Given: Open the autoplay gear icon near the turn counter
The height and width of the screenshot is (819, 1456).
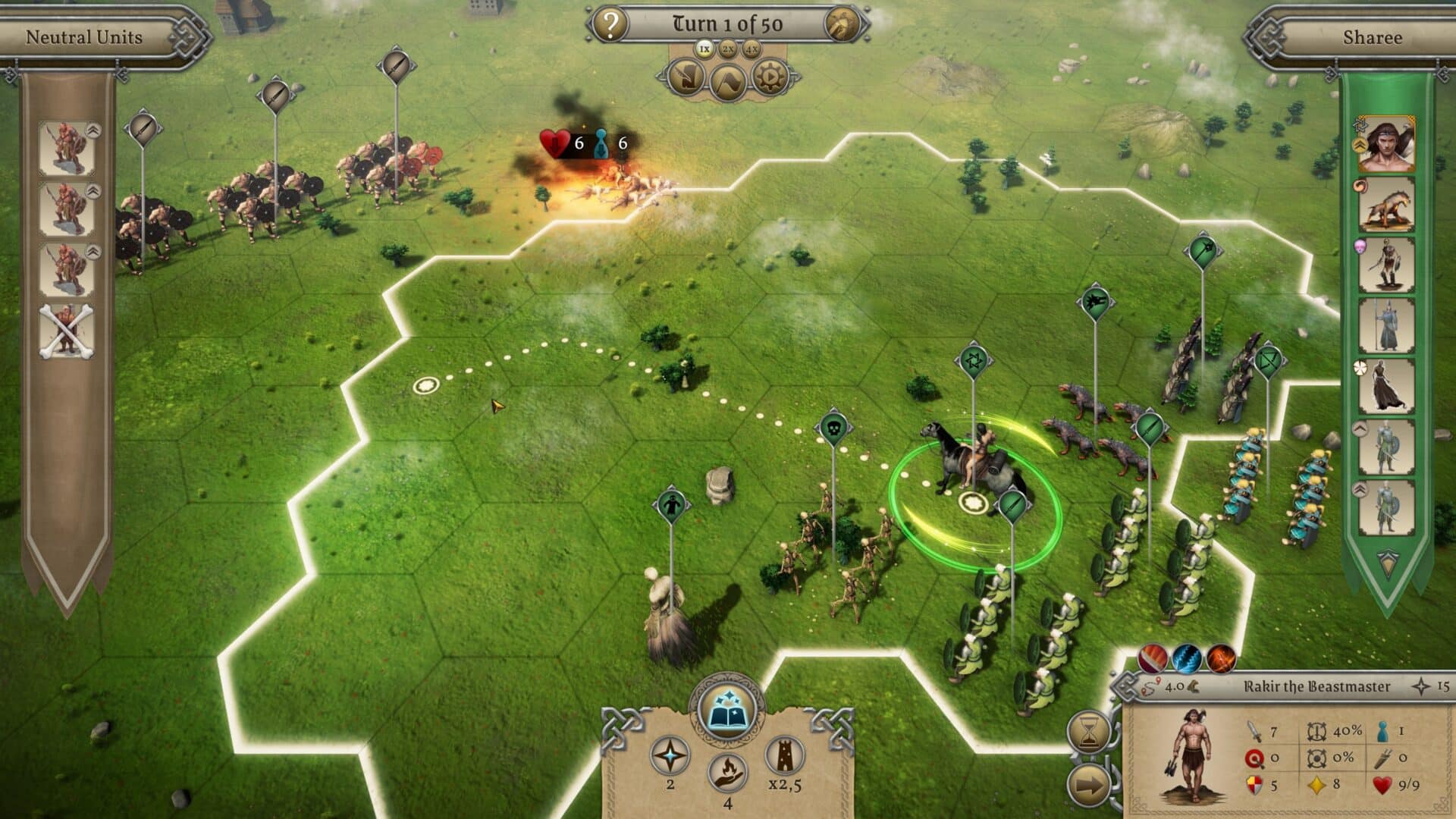Looking at the screenshot, I should tap(768, 77).
